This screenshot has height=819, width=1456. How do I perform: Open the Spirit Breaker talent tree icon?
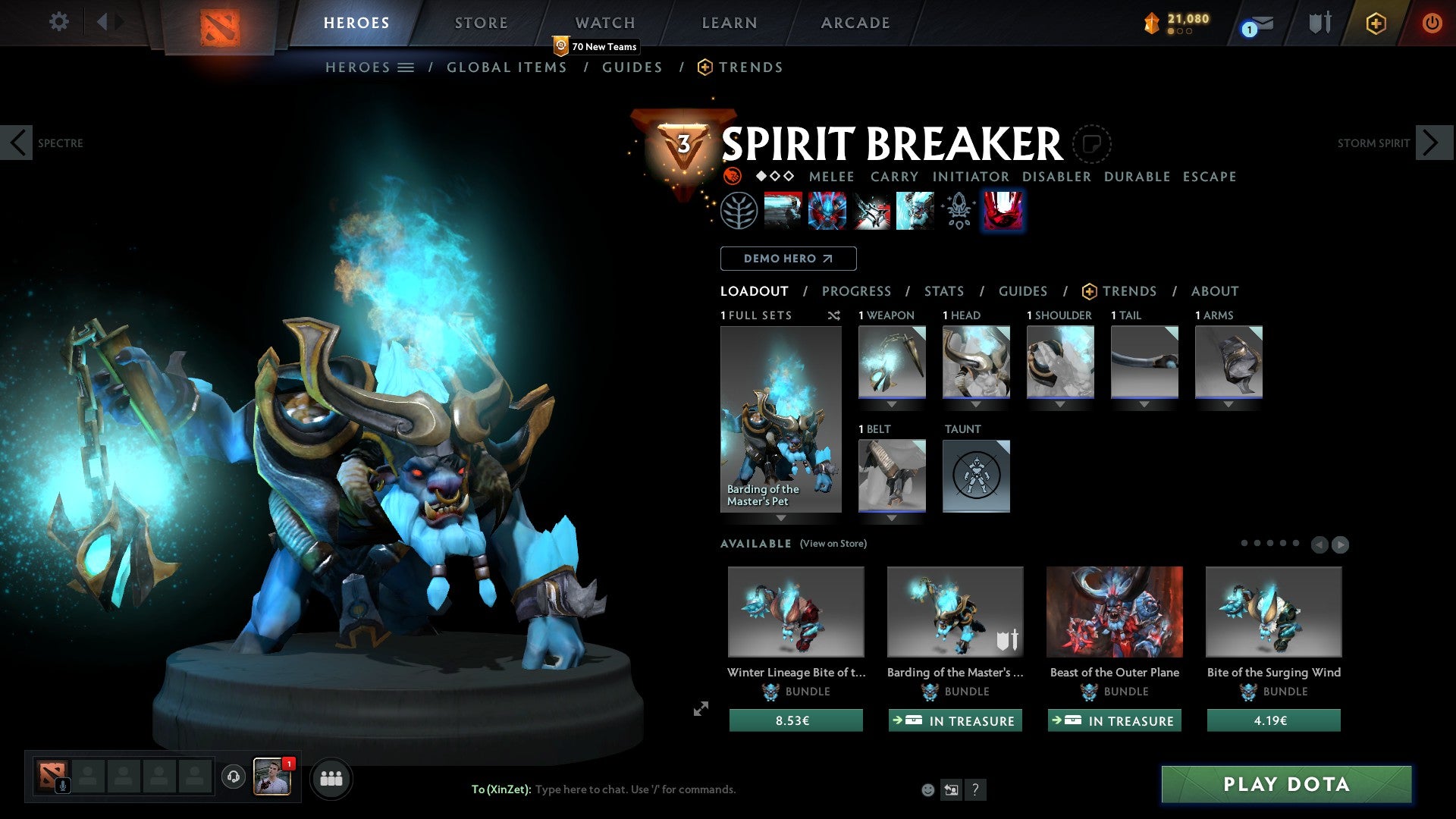(x=739, y=210)
